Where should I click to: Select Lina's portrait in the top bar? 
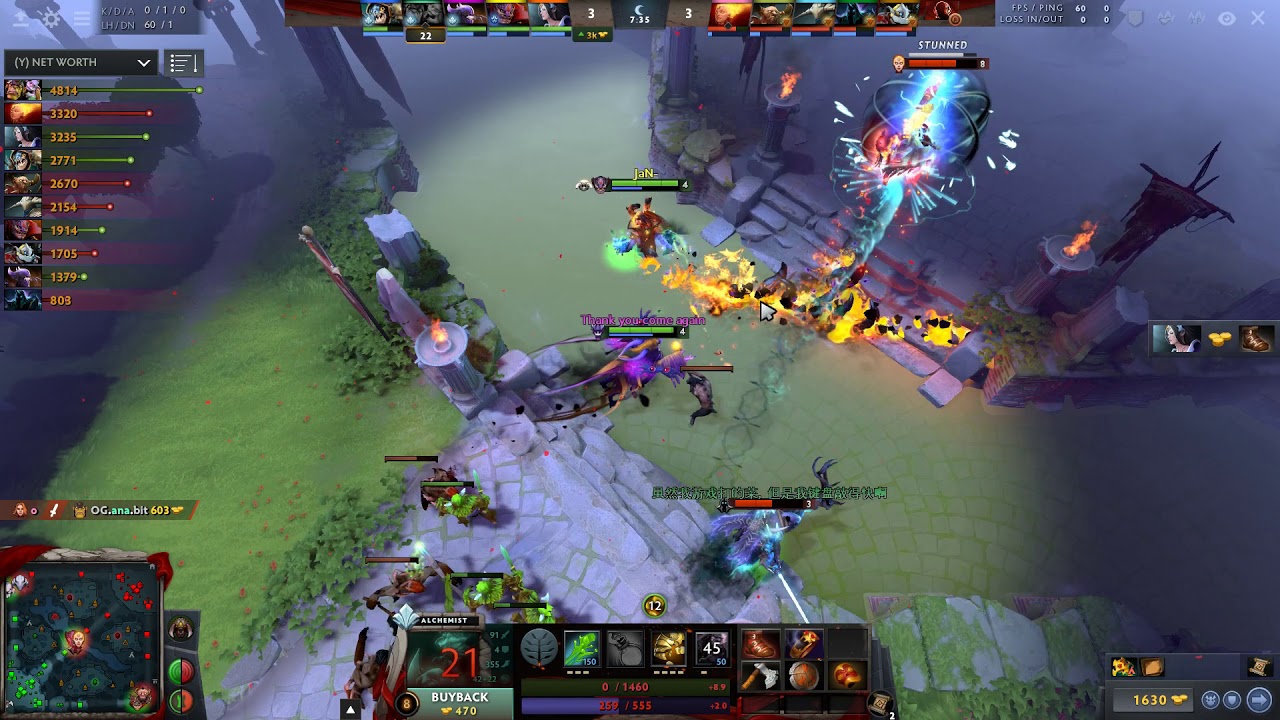[726, 14]
